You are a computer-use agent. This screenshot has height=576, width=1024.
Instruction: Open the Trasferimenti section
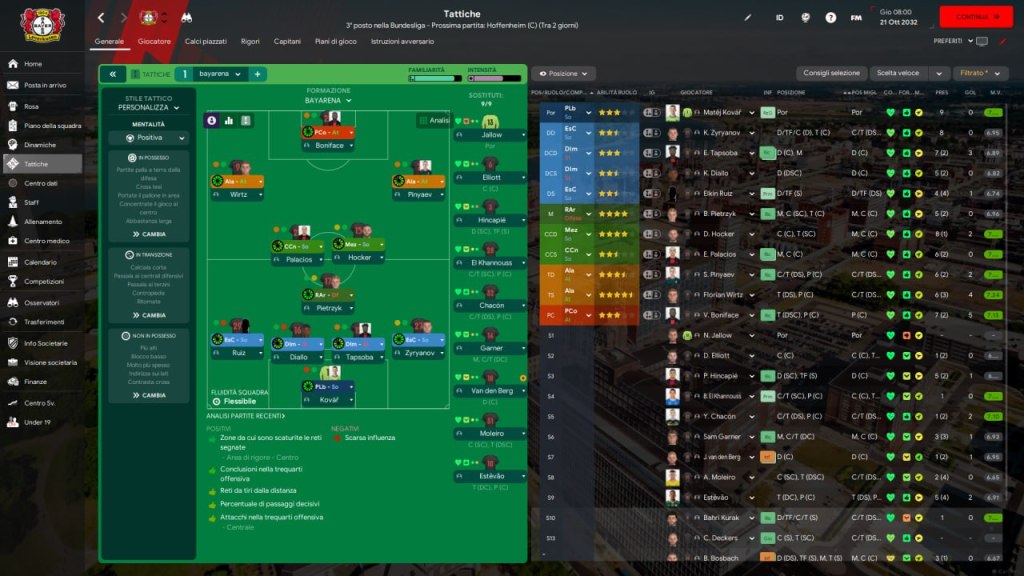(44, 322)
